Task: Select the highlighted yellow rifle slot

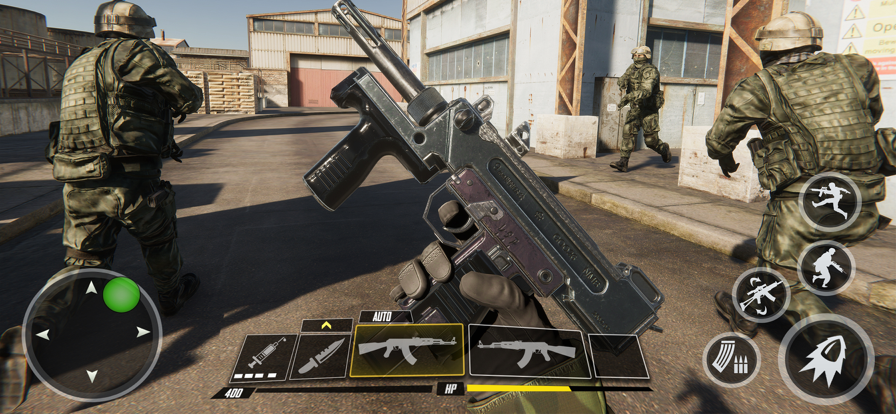Action: [407, 350]
